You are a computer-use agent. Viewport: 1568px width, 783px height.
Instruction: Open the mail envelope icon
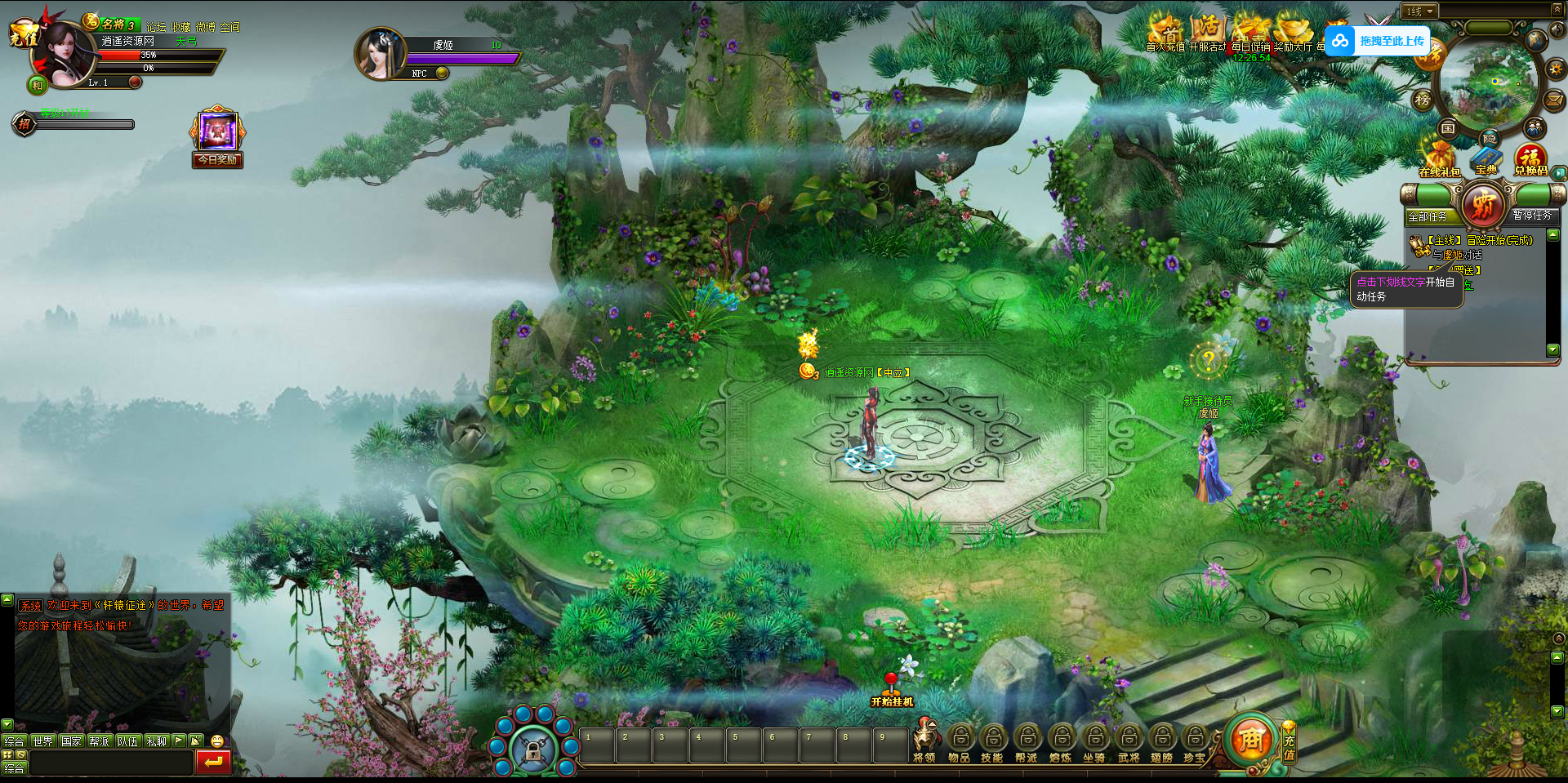click(x=1554, y=100)
